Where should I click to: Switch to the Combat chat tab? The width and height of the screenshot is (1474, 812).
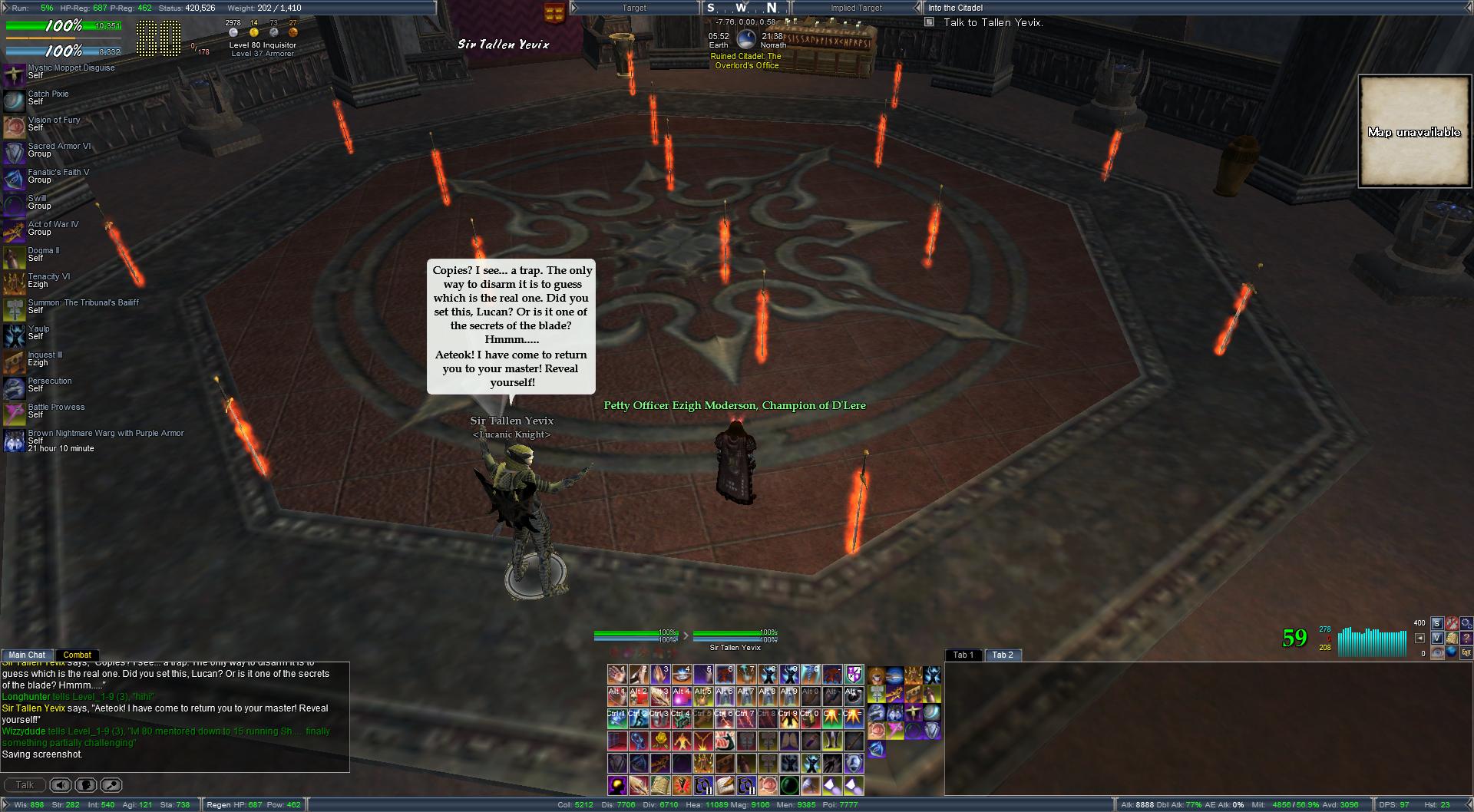click(77, 655)
